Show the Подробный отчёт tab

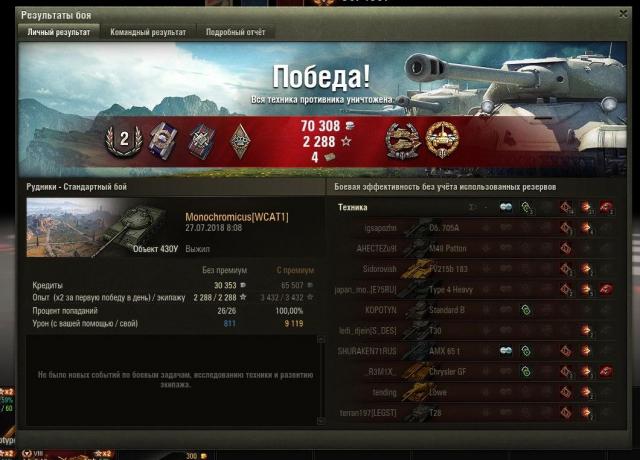(x=236, y=32)
